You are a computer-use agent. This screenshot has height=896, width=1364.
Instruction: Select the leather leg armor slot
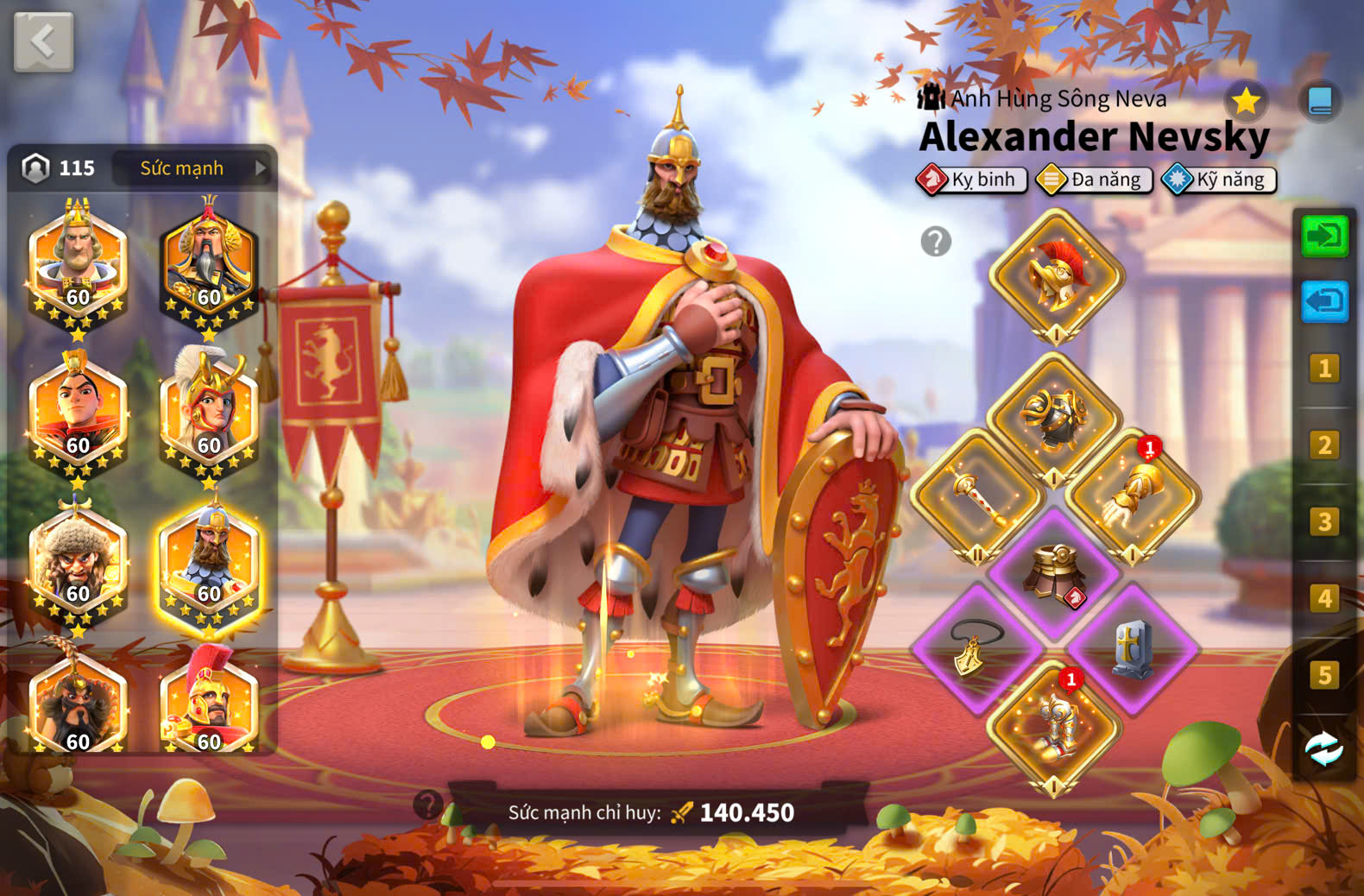tap(1054, 572)
